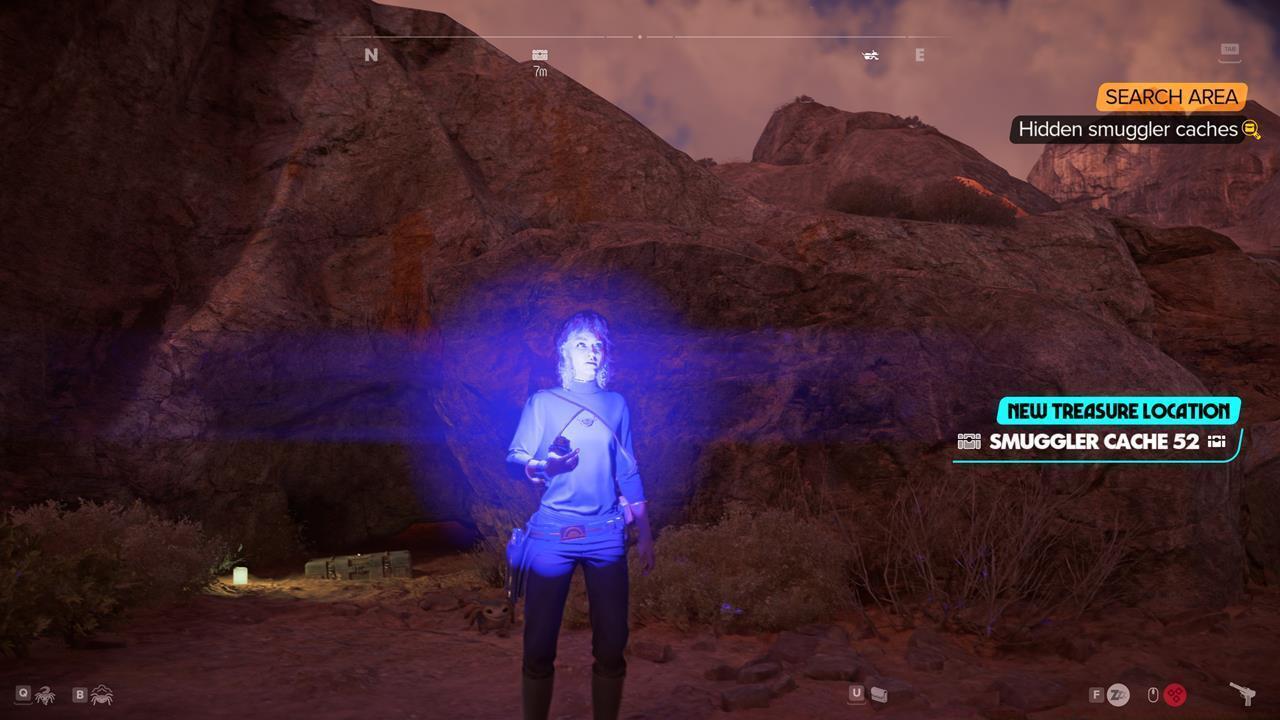Click the scorpion creature icon next to Q
This screenshot has width=1280, height=720.
tap(43, 695)
